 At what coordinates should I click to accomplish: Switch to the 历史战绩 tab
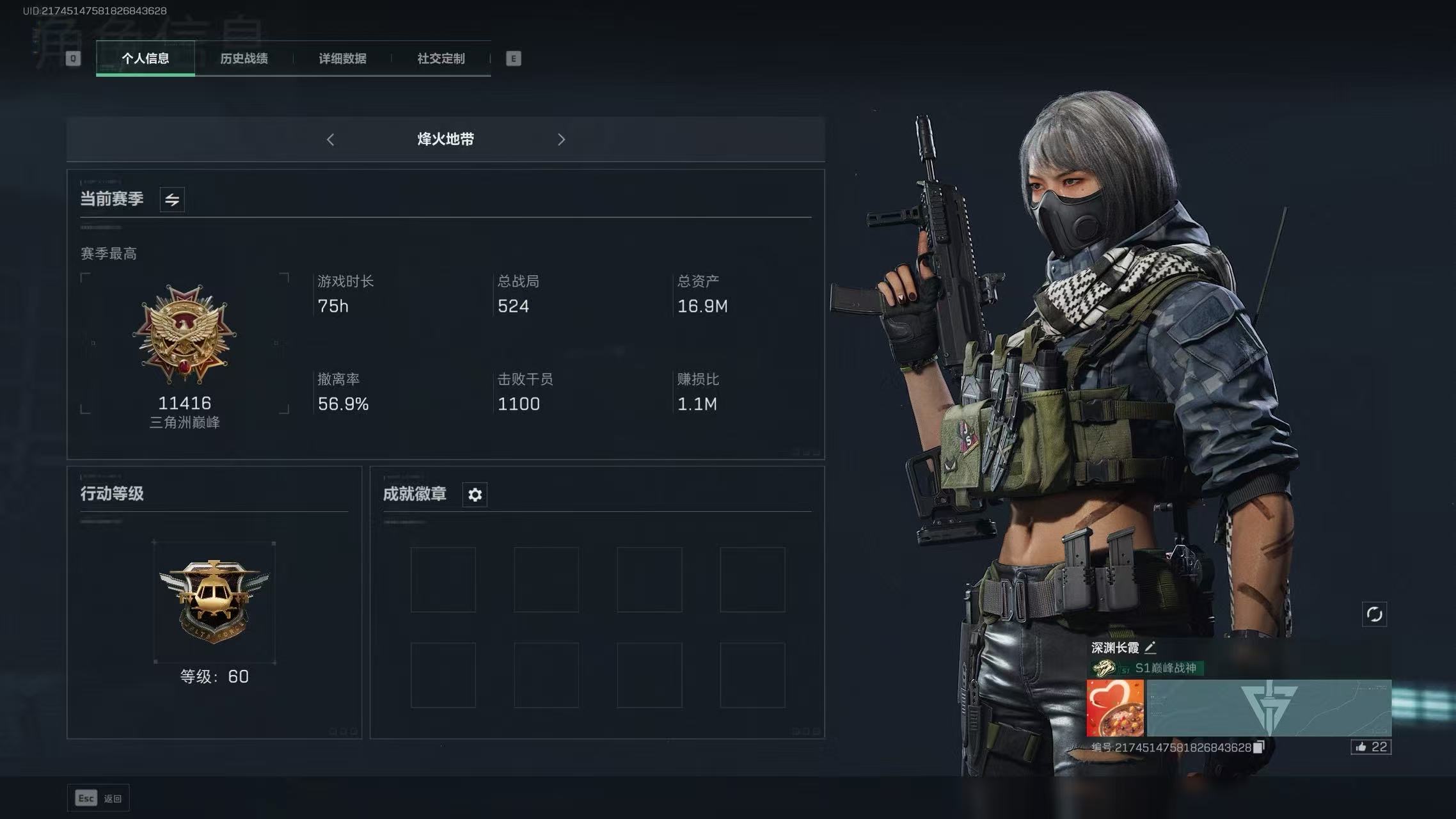click(x=244, y=58)
